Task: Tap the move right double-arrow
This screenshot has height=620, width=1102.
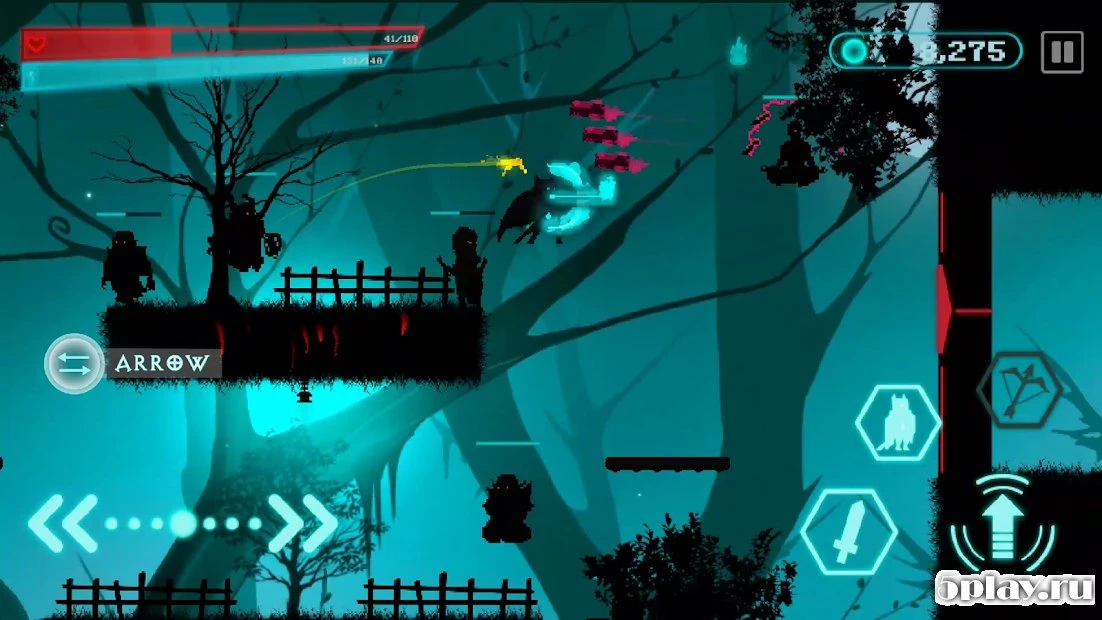Action: tap(304, 523)
